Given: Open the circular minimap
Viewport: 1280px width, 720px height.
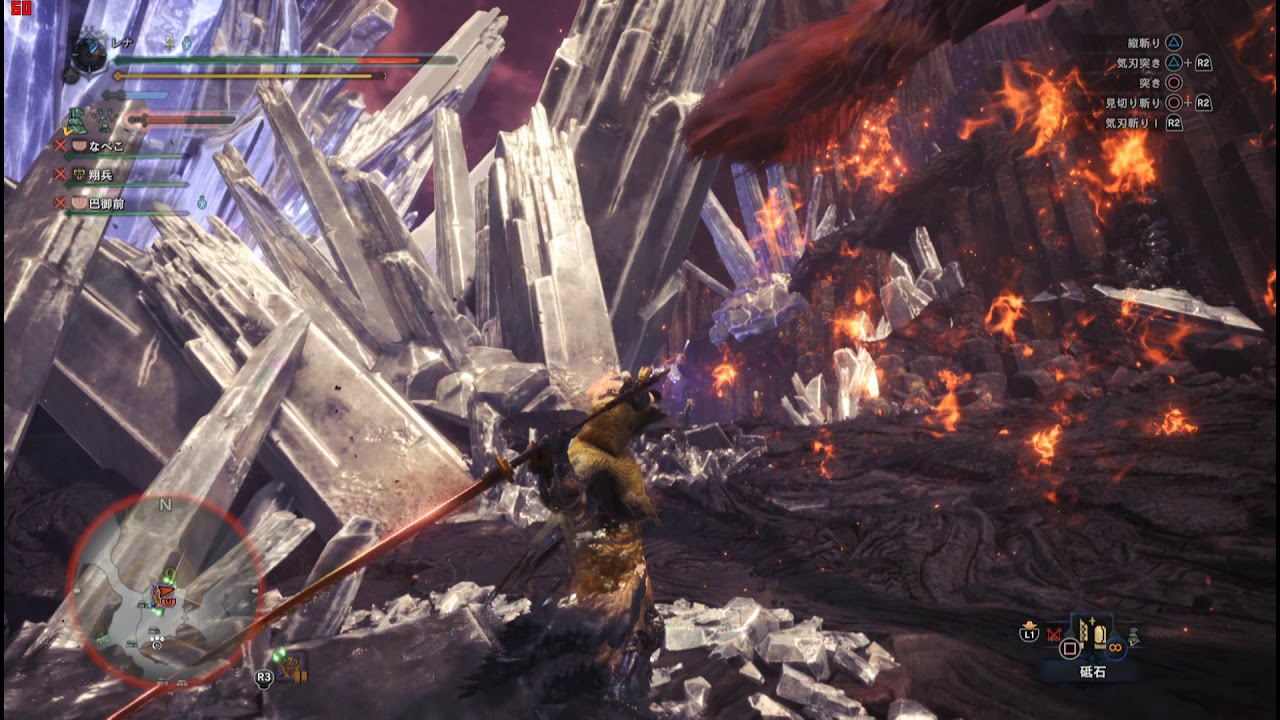Looking at the screenshot, I should tap(165, 592).
